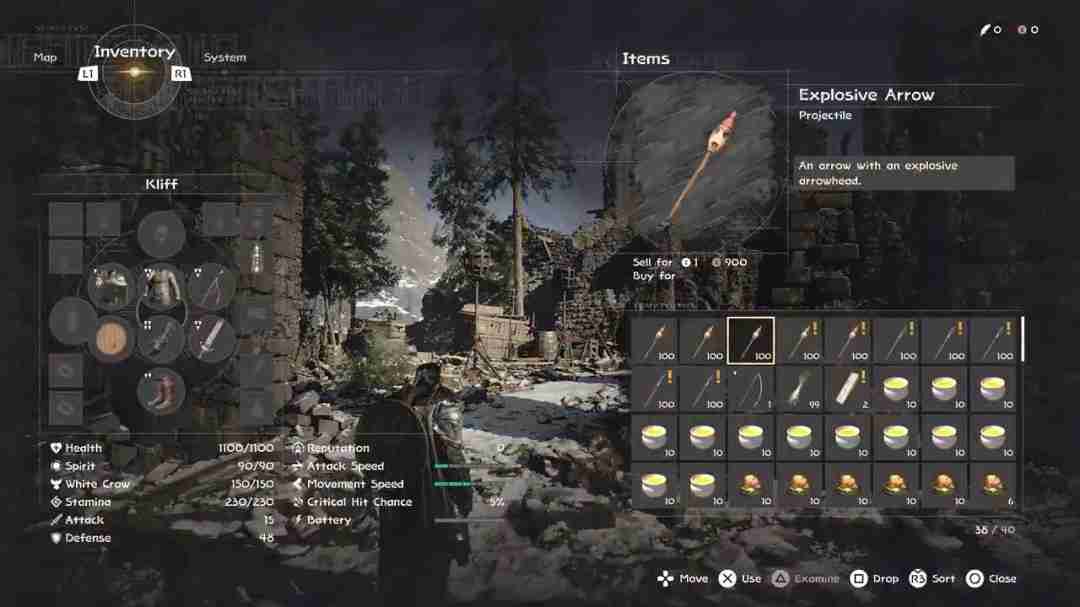Select the white cloth item with count 2
Image resolution: width=1080 pixels, height=607 pixels.
(847, 388)
